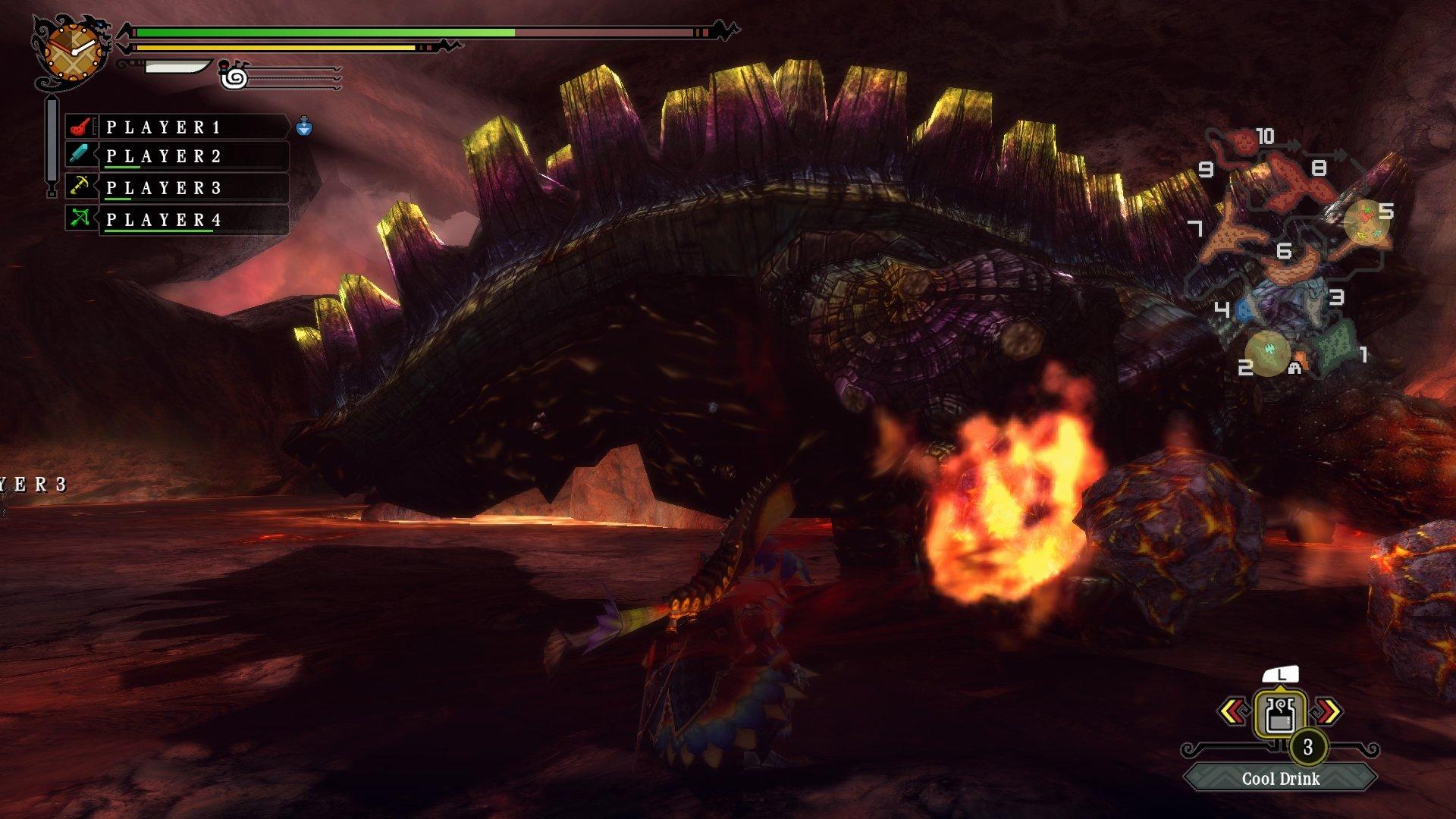Select area 10 on the minimap
The image size is (1456, 819).
click(1245, 140)
